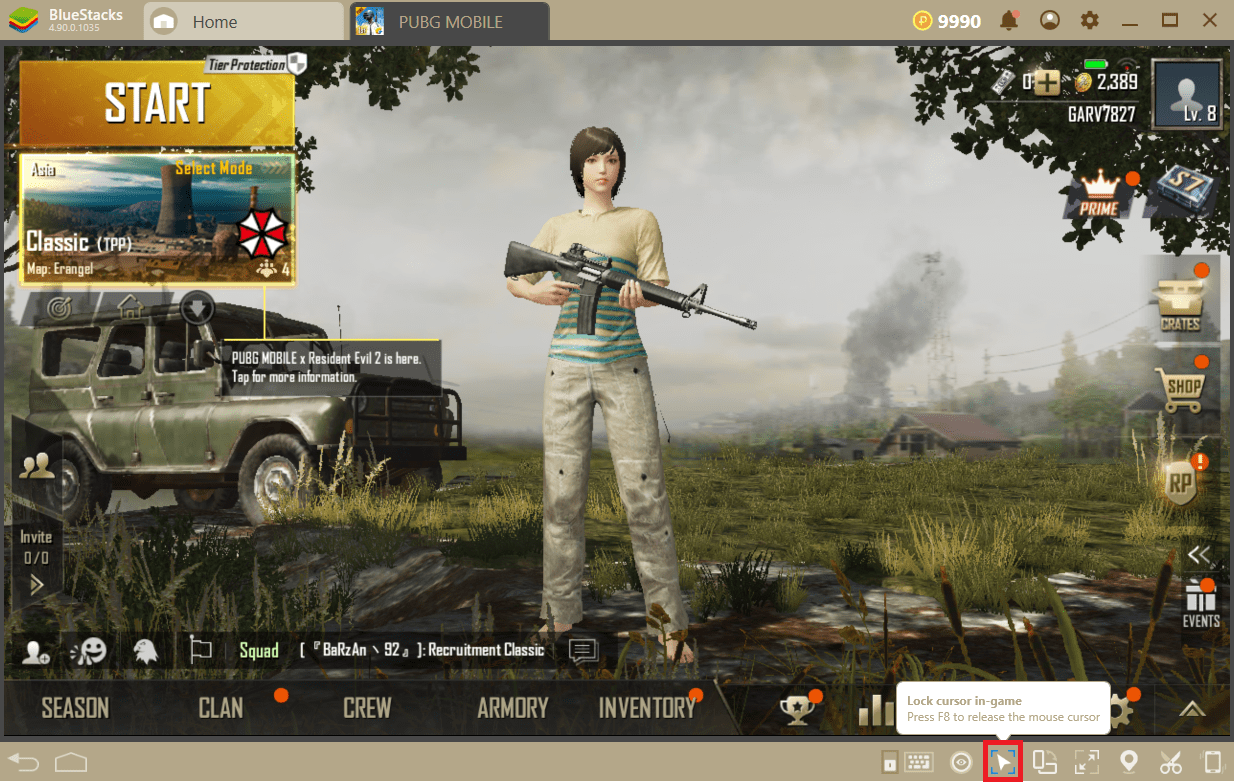View the EVENTS gift box
Viewport: 1240px width, 784px height.
[x=1200, y=603]
